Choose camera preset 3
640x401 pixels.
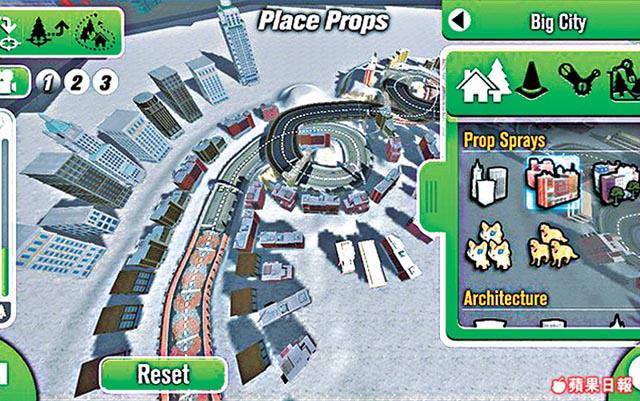point(104,81)
